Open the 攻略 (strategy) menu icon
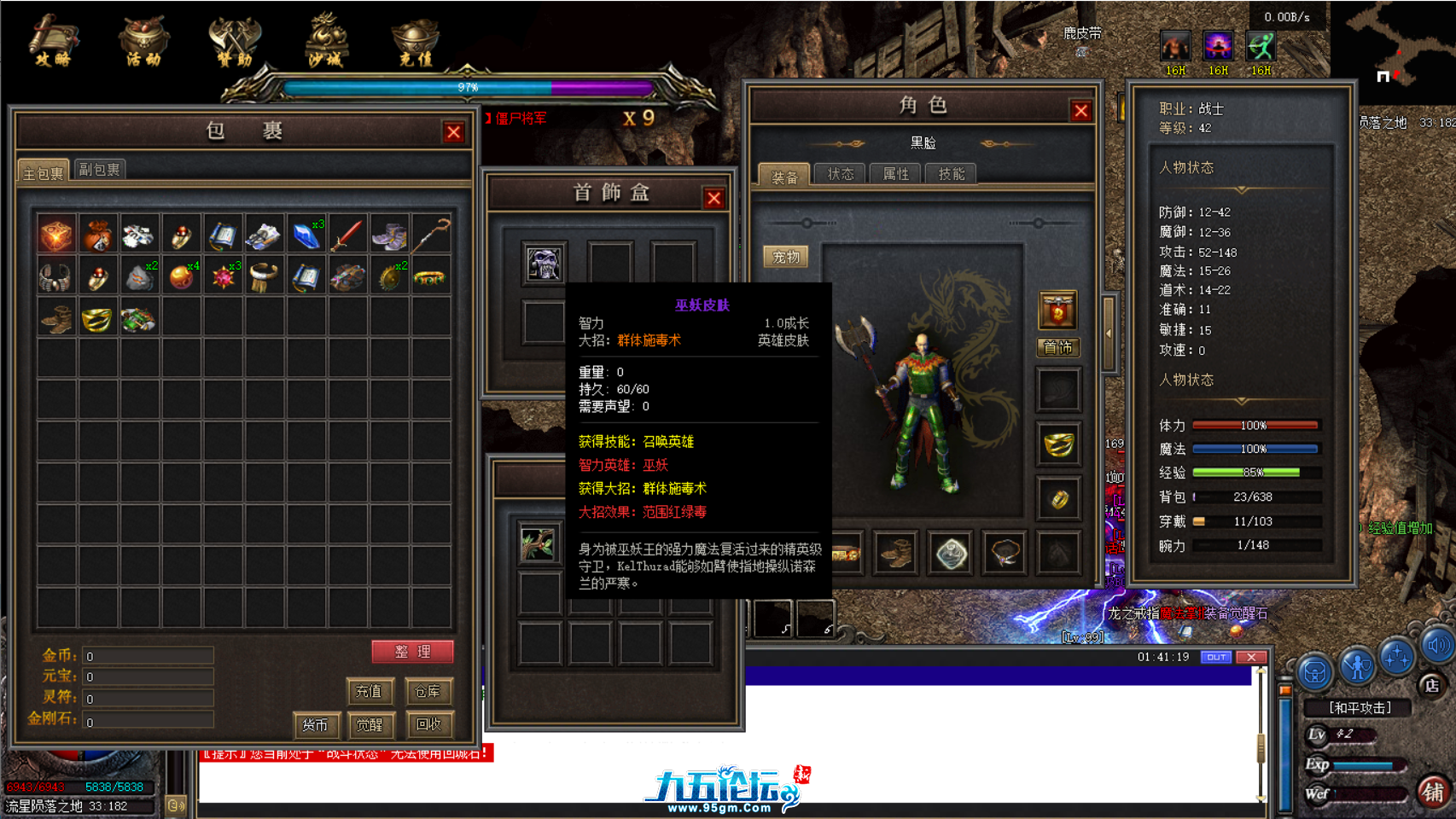1456x819 pixels. [51, 40]
